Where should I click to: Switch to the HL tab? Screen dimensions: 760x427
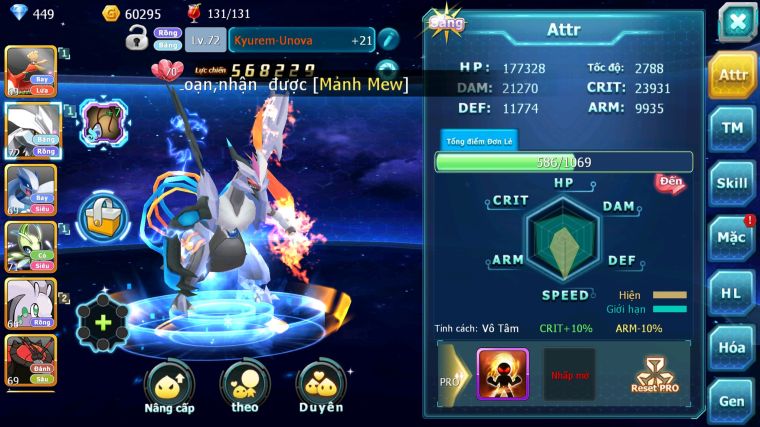(732, 293)
